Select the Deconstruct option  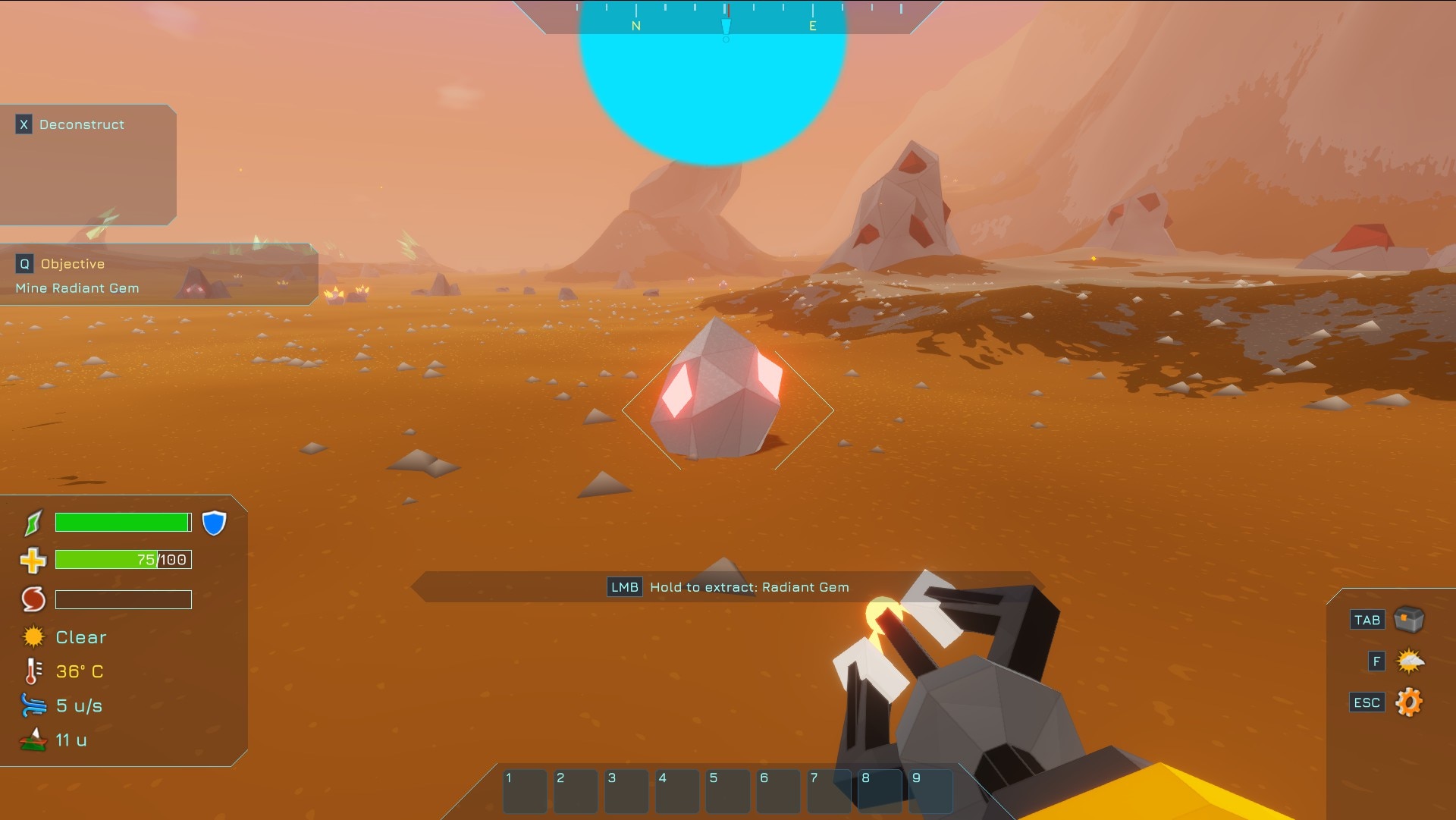[81, 124]
